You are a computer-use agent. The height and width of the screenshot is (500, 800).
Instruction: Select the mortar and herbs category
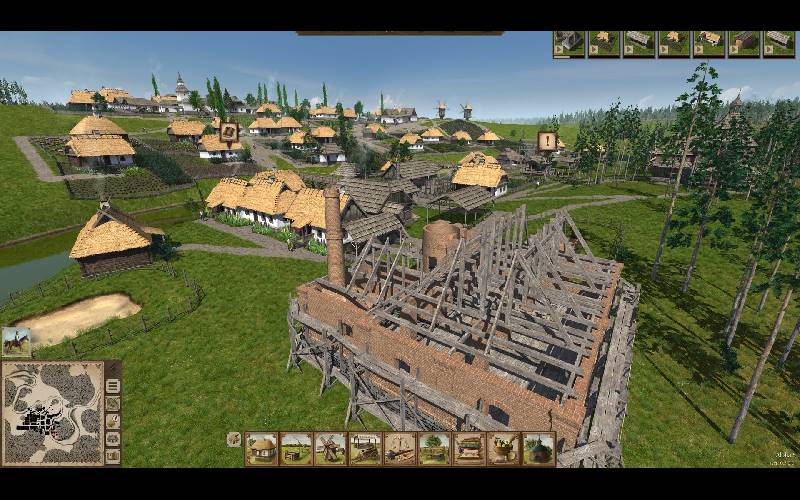[x=503, y=449]
